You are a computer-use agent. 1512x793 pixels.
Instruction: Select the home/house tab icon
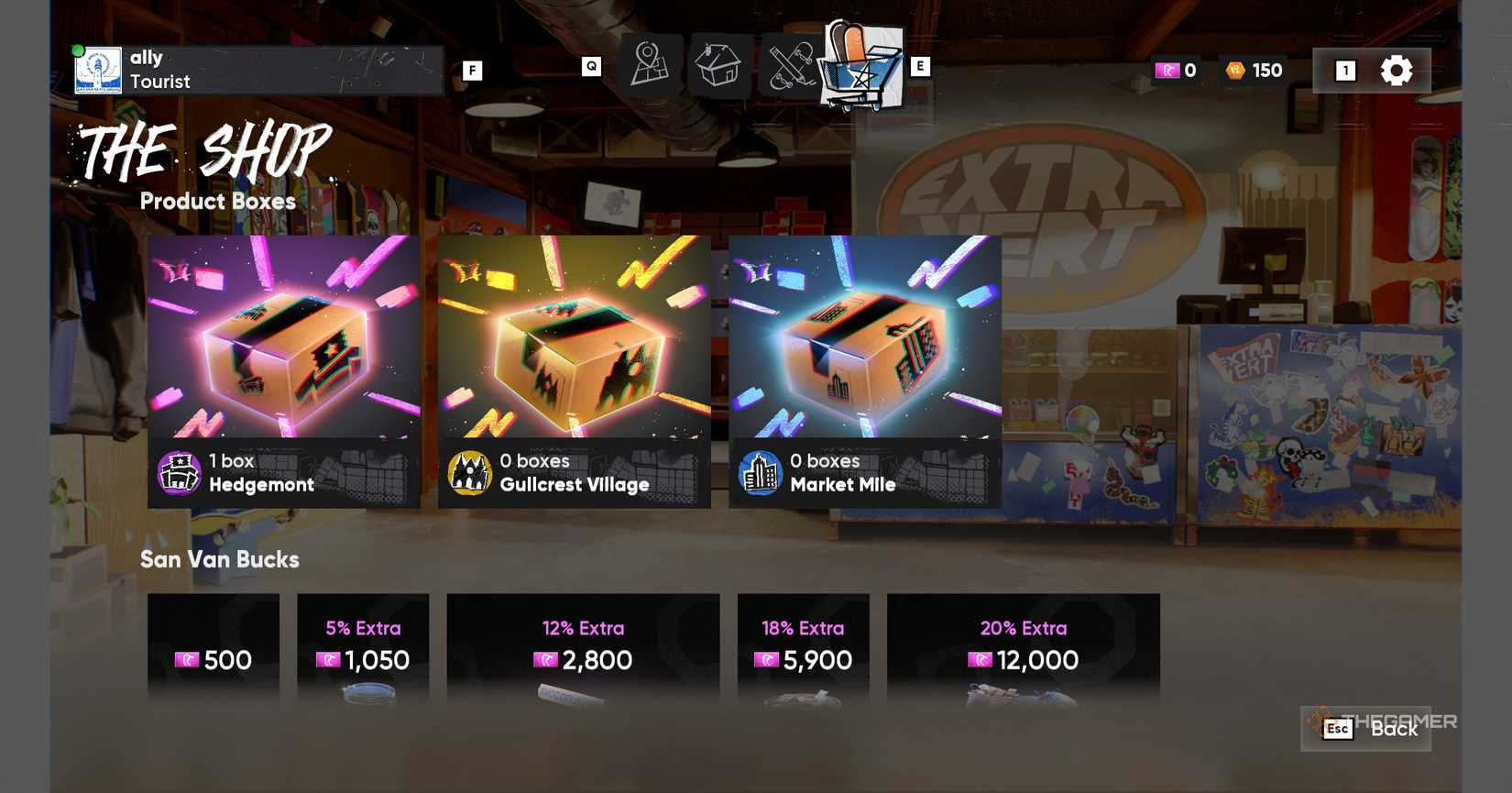coord(718,64)
